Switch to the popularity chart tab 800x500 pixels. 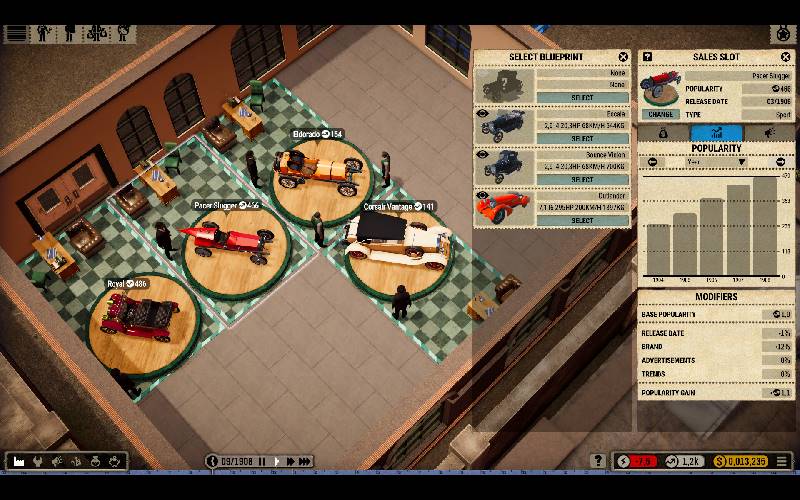click(716, 132)
